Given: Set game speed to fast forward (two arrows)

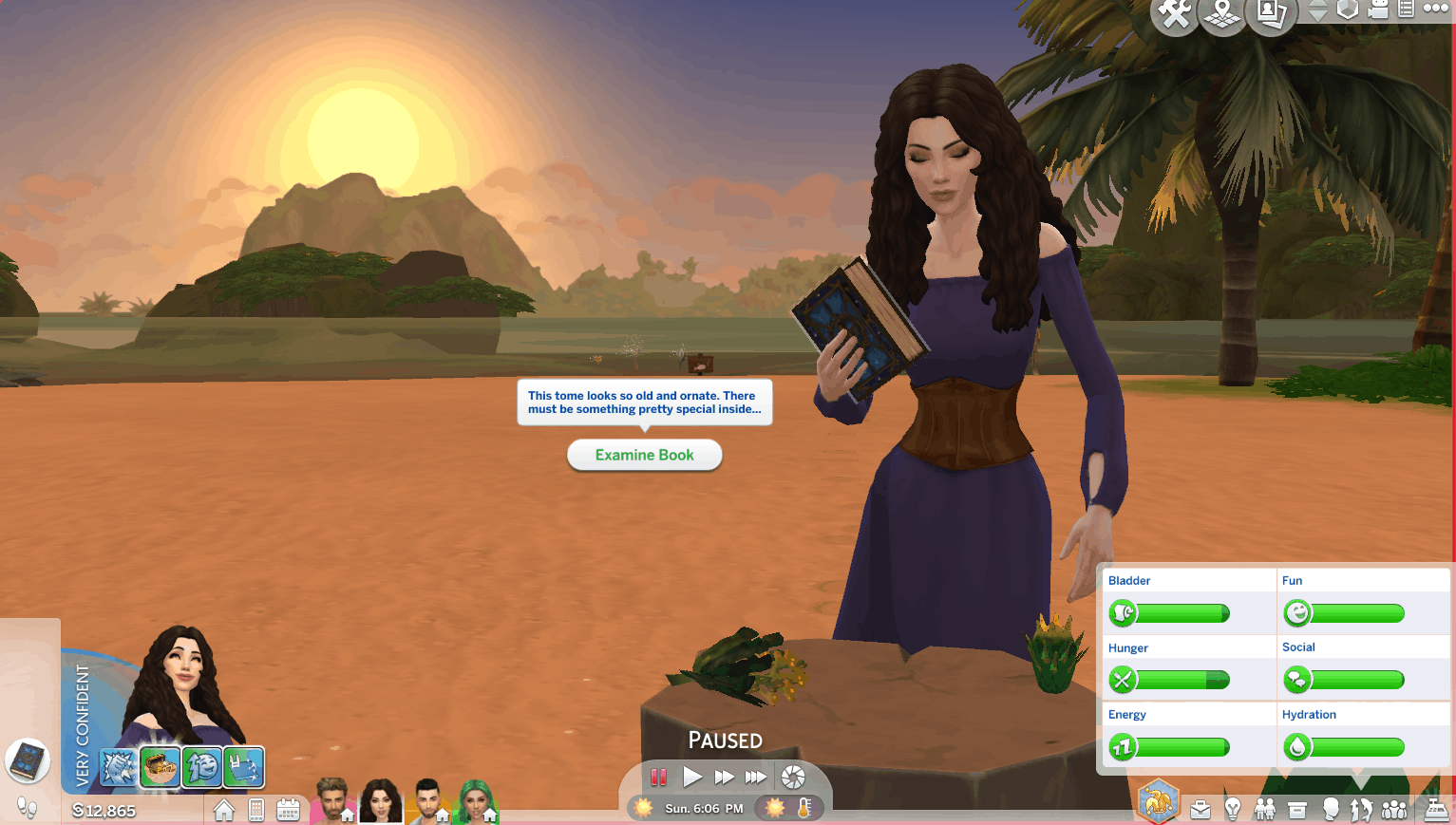Looking at the screenshot, I should pyautogui.click(x=724, y=778).
